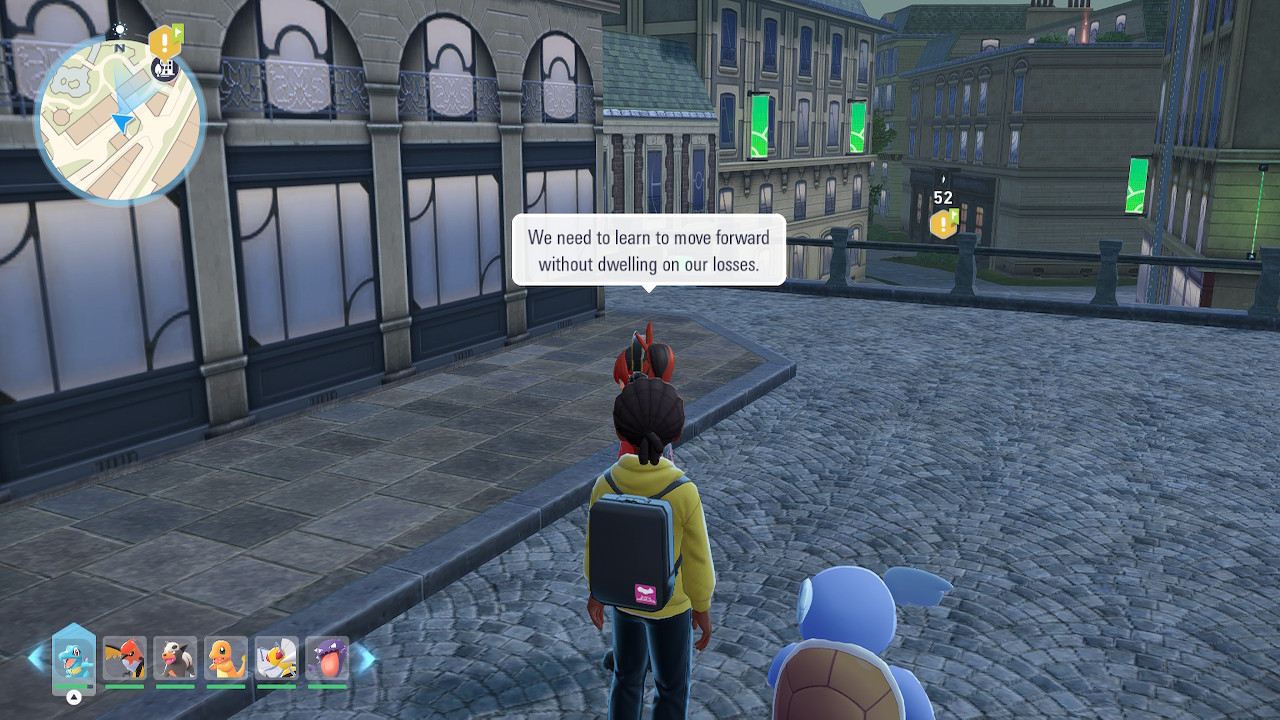The height and width of the screenshot is (720, 1280).
Task: Choose Fletchinder from the party bar
Action: click(x=125, y=659)
